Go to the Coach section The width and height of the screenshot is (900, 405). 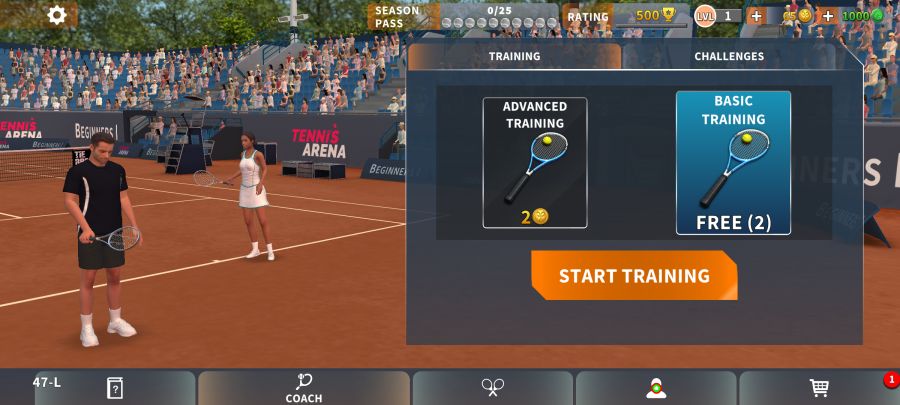304,388
